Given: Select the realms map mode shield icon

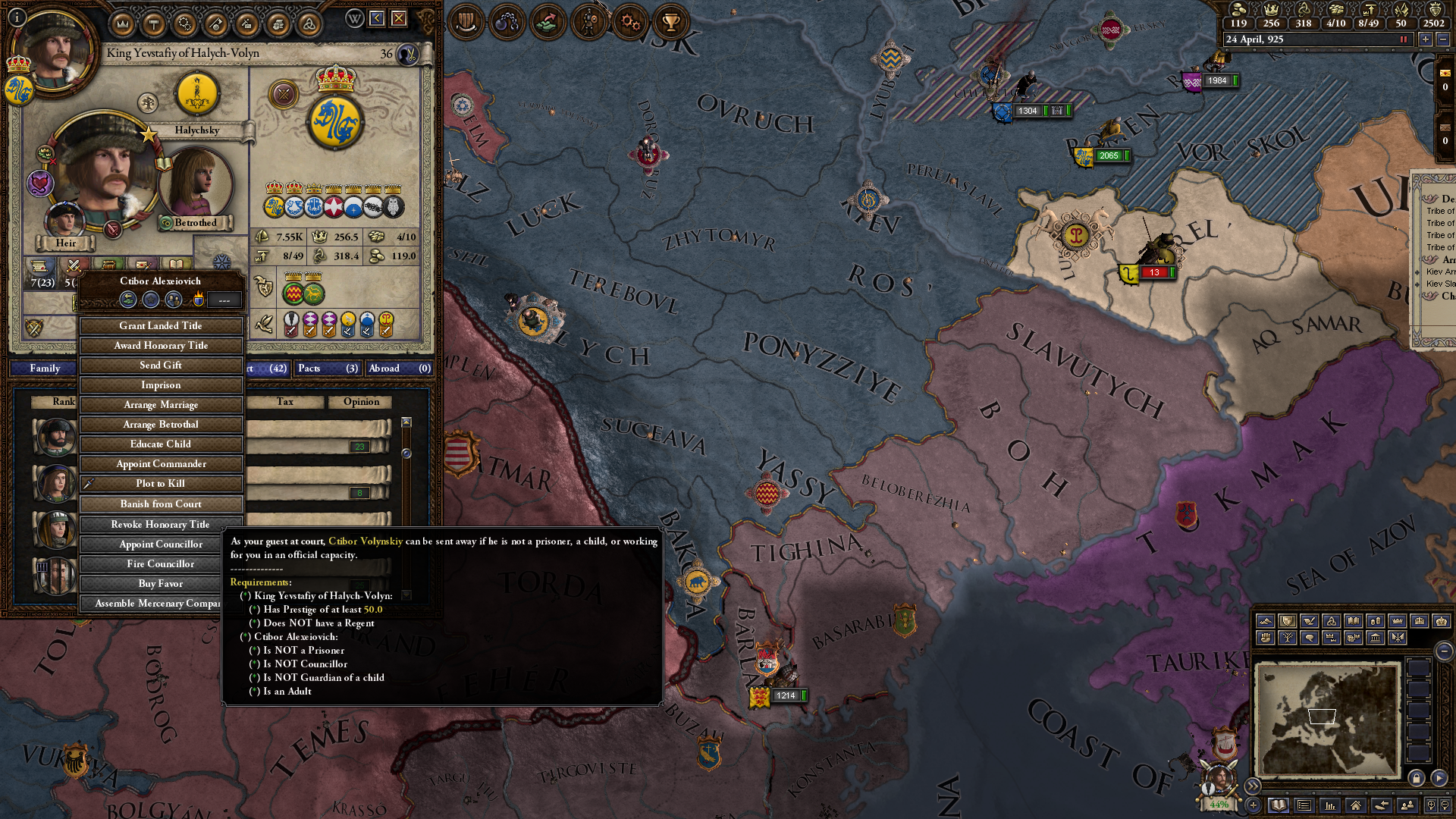Looking at the screenshot, I should [1288, 621].
